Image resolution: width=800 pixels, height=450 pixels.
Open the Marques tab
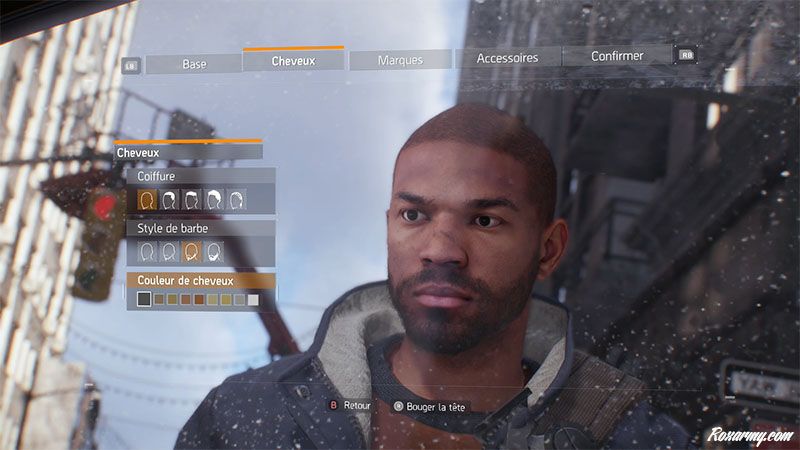(400, 60)
